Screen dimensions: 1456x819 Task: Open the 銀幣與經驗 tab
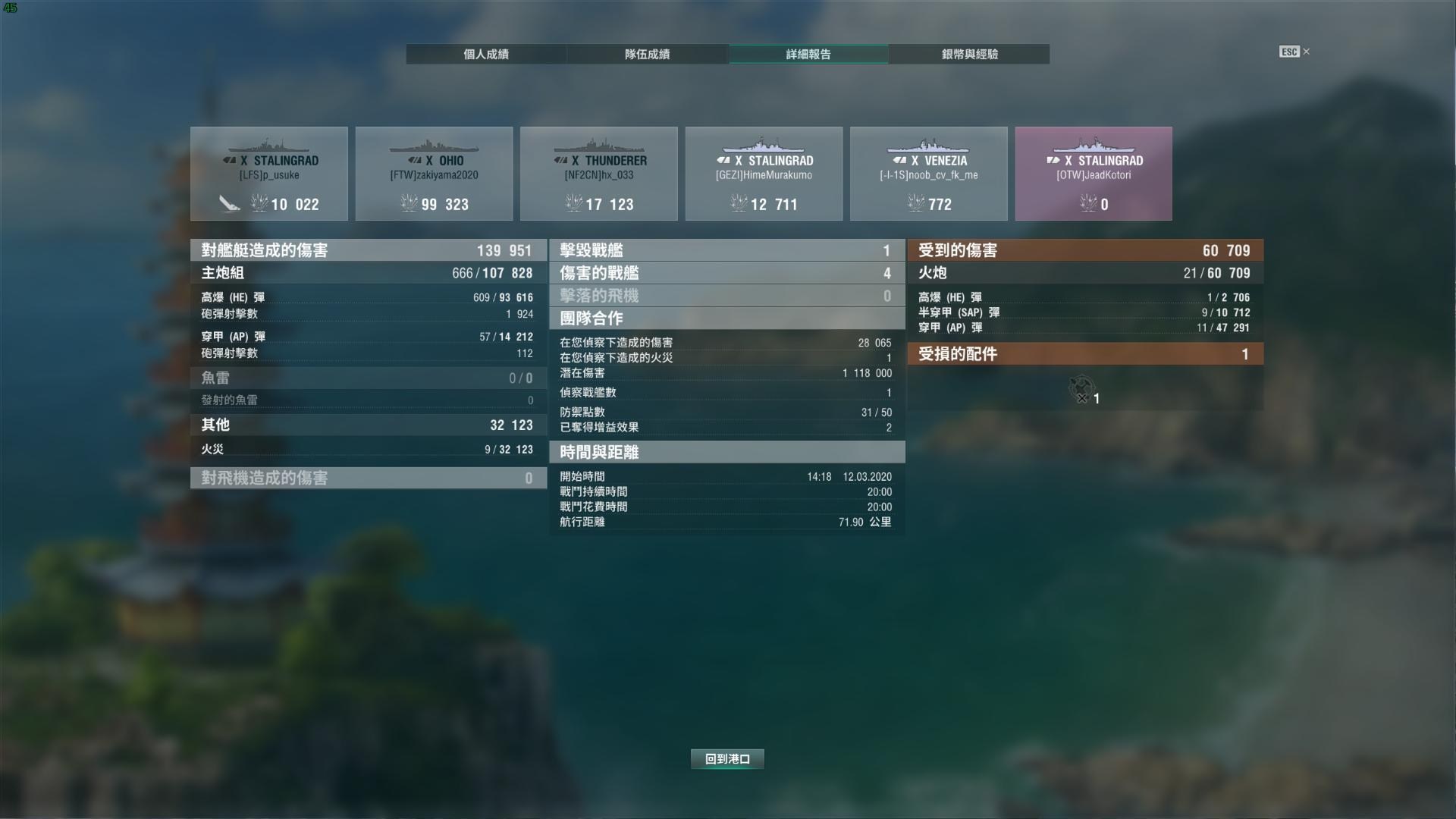point(968,54)
